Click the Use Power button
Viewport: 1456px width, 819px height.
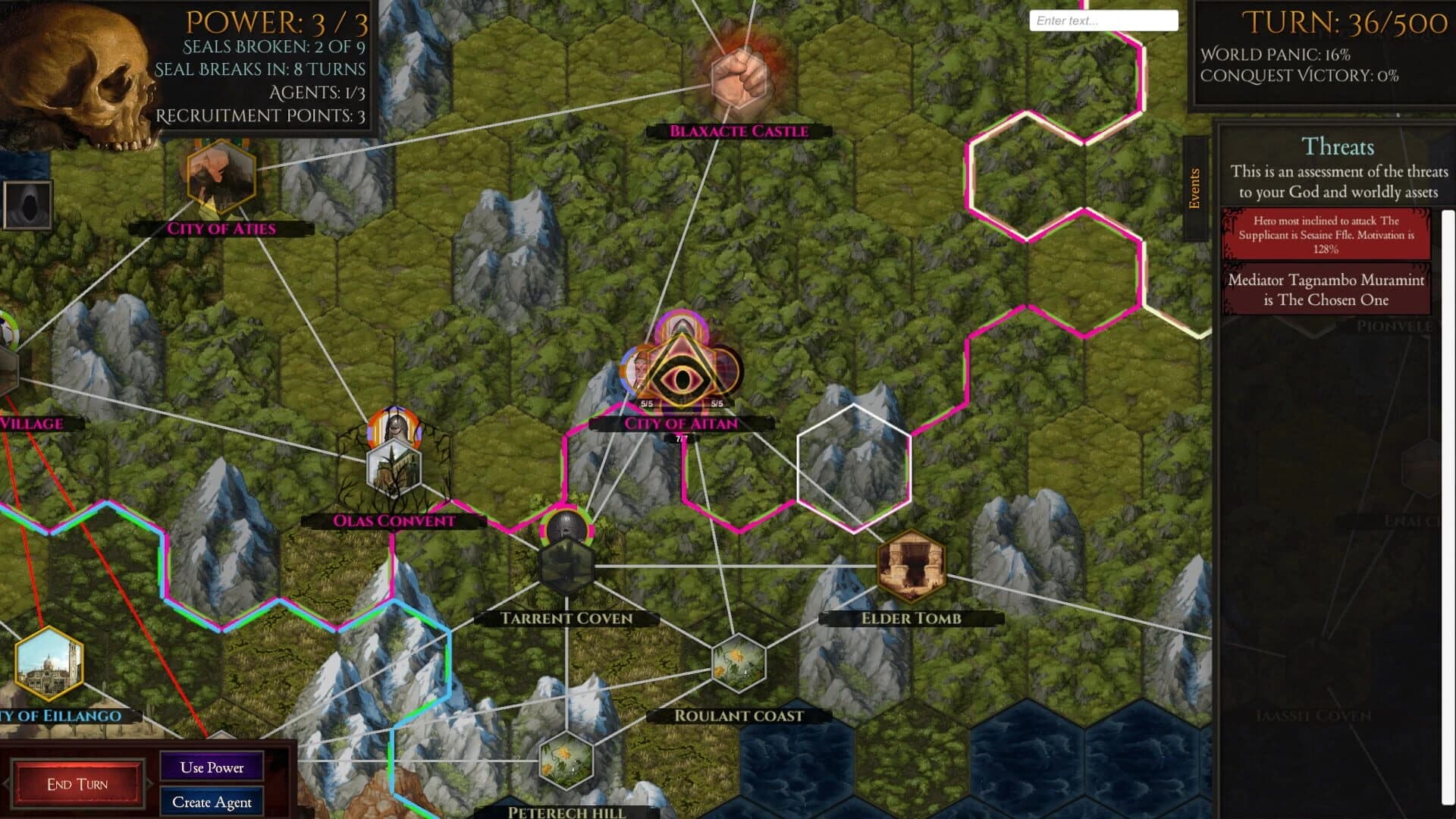pyautogui.click(x=210, y=767)
